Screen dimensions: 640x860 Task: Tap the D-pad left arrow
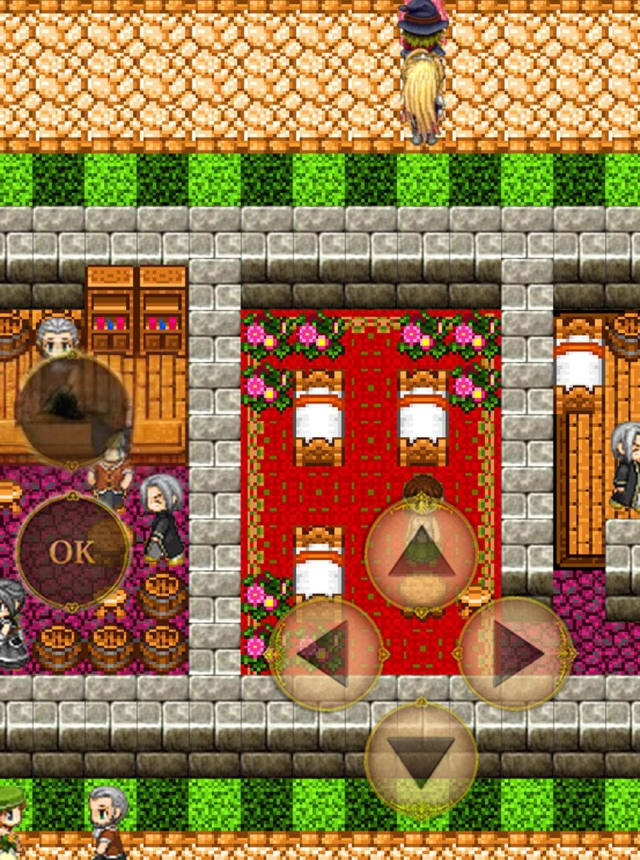click(x=327, y=654)
